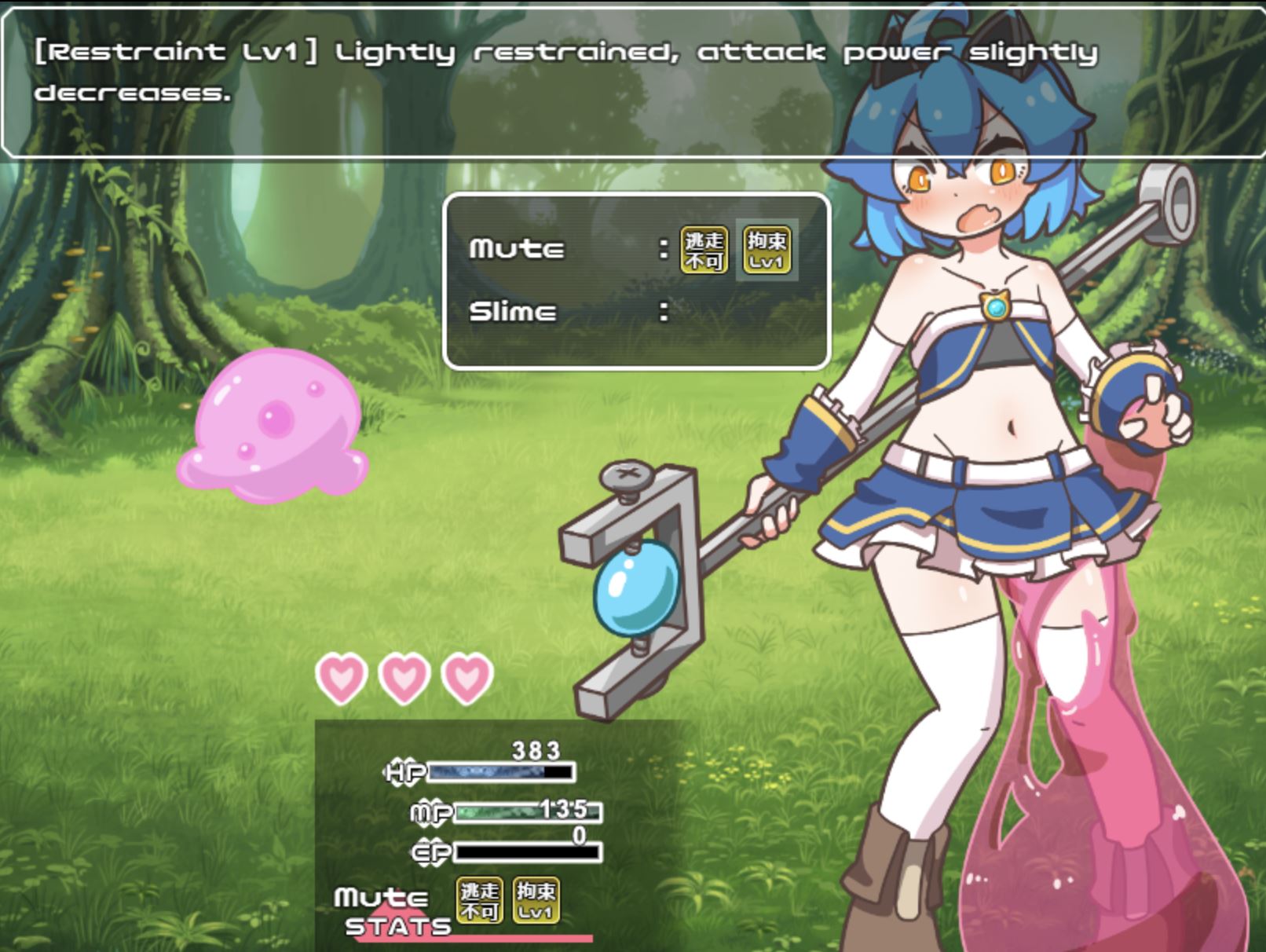The width and height of the screenshot is (1266, 952).
Task: Select the highlighted 拘束 Lv1 icon in Mute's status list row
Action: pos(767,250)
